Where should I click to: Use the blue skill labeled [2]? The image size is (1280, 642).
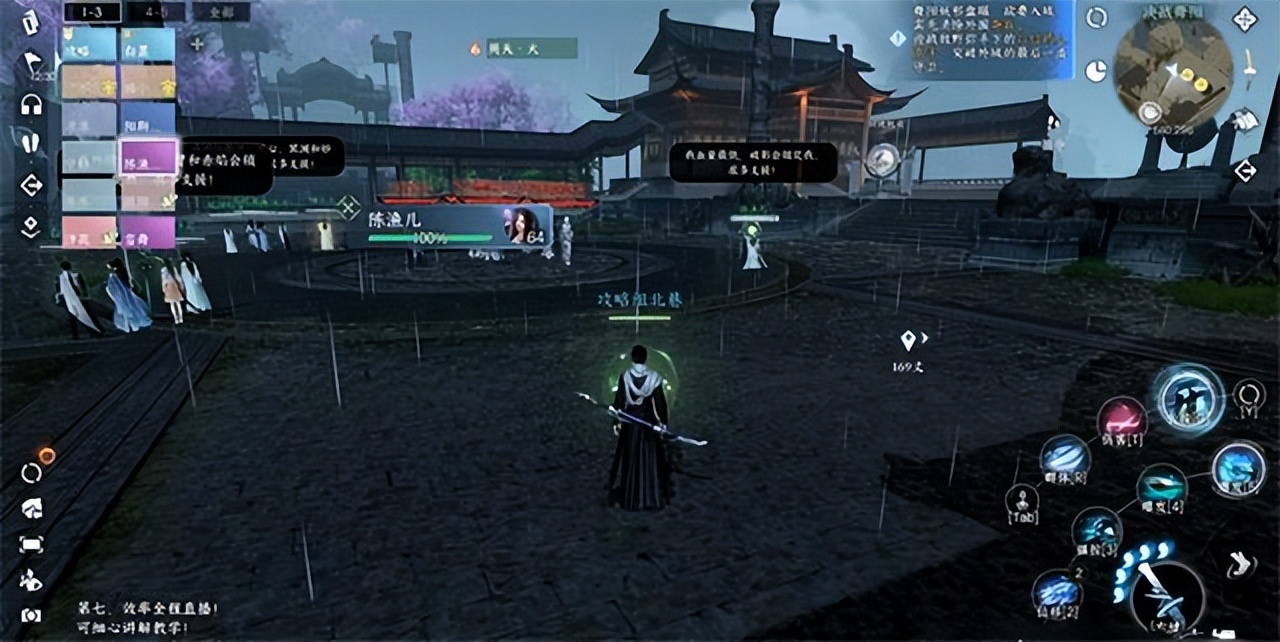point(1056,591)
